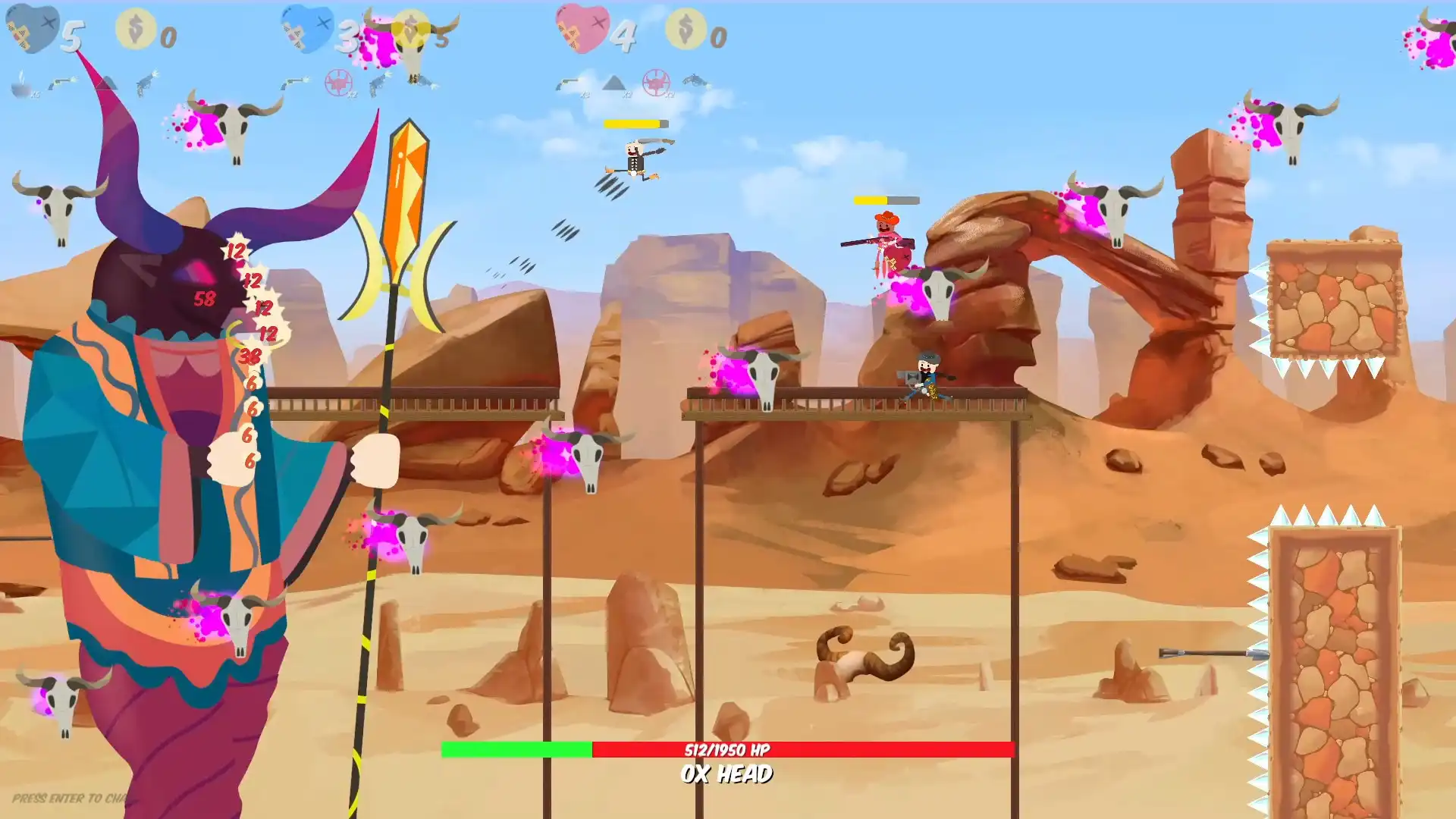The height and width of the screenshot is (819, 1456).
Task: Click the spike trap triangle icon in the loadout
Action: (614, 82)
